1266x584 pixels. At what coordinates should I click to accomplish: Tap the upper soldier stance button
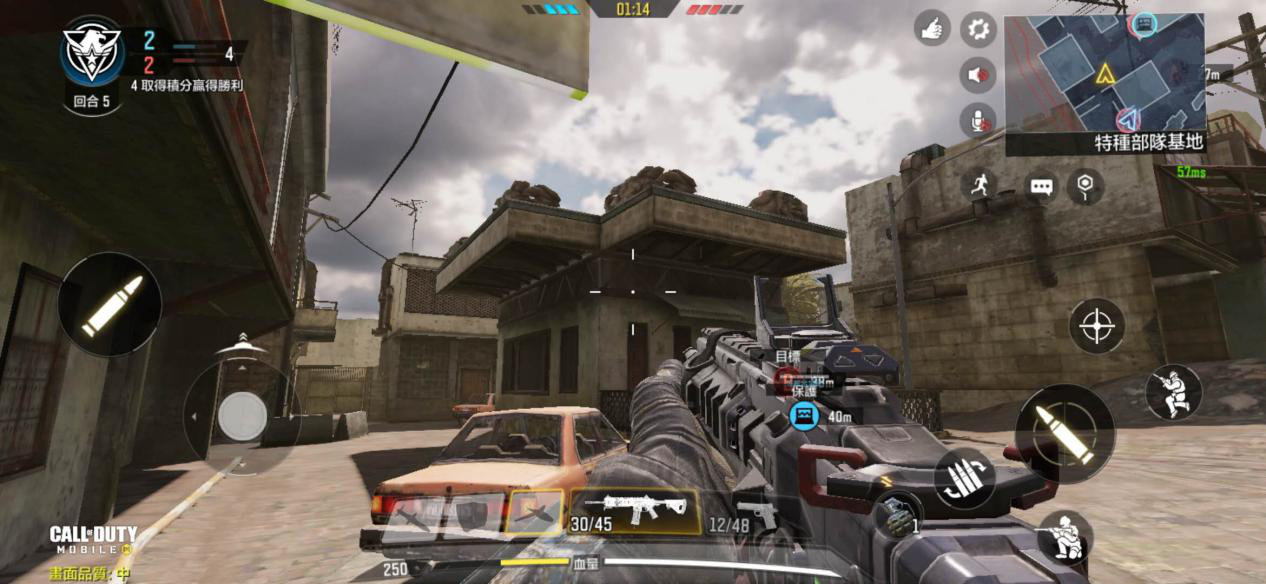pyautogui.click(x=1172, y=391)
